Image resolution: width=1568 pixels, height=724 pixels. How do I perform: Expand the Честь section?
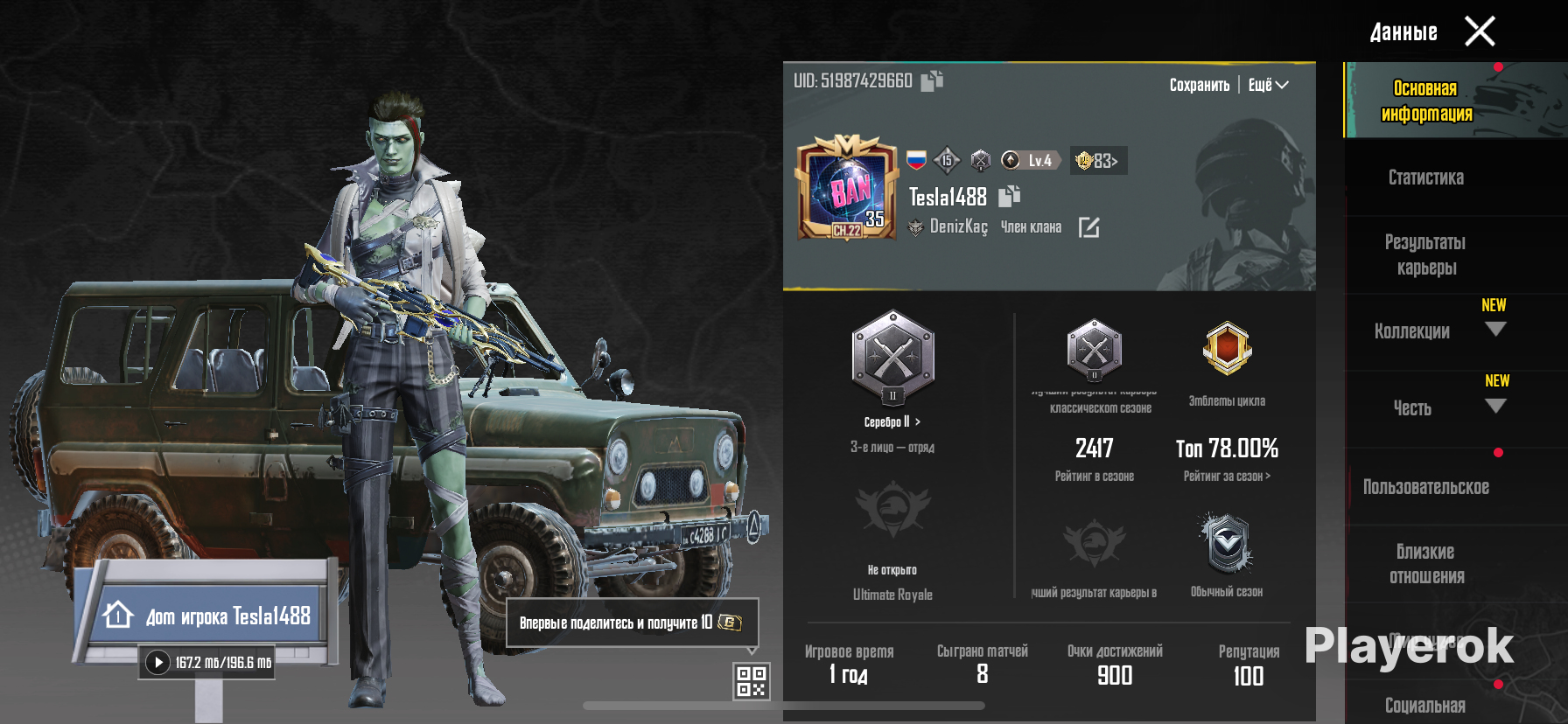click(x=1495, y=407)
